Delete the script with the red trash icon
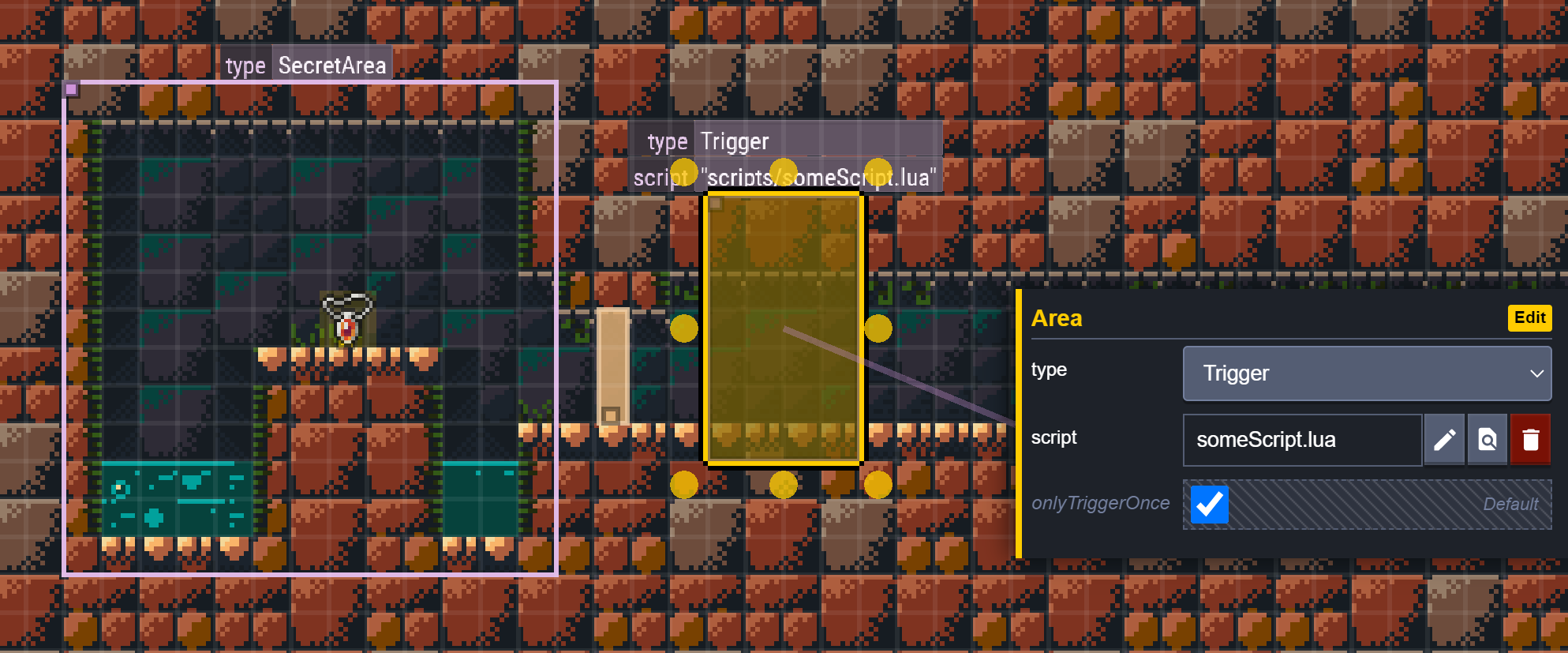The image size is (1568, 653). tap(1530, 440)
